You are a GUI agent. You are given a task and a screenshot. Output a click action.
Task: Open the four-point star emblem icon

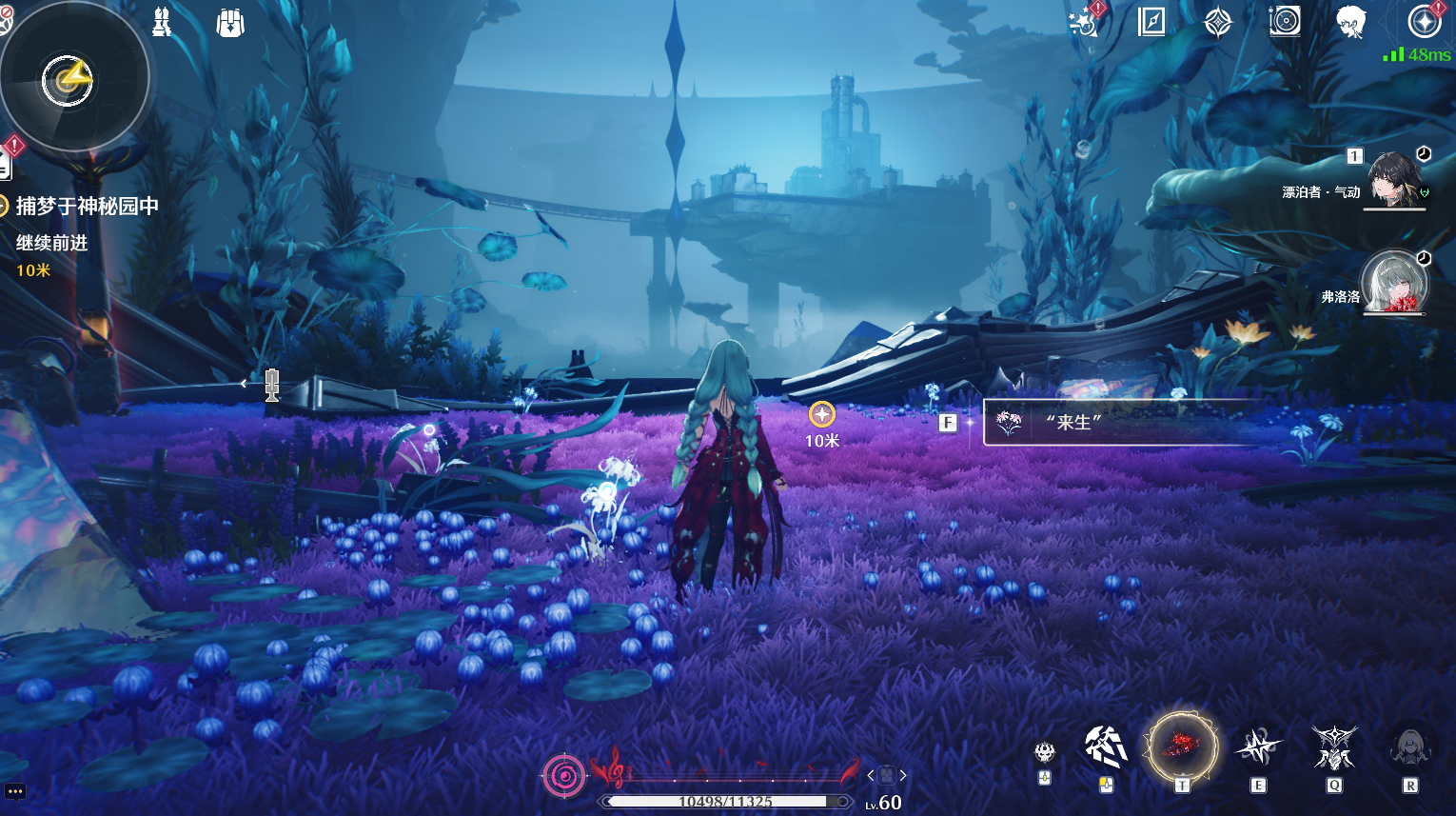coord(1218,21)
